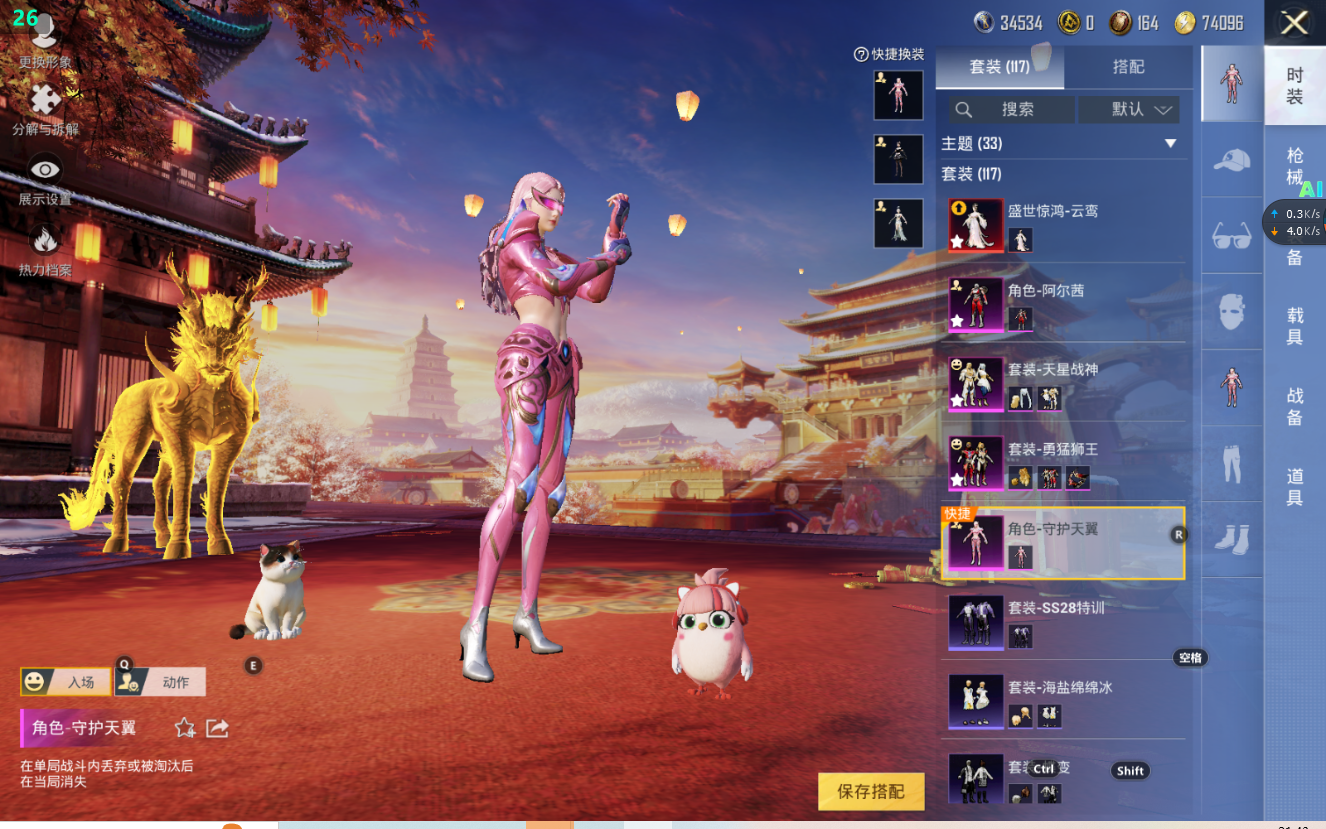Switch to the 枪械 category
This screenshot has height=829, width=1326.
[x=1295, y=166]
